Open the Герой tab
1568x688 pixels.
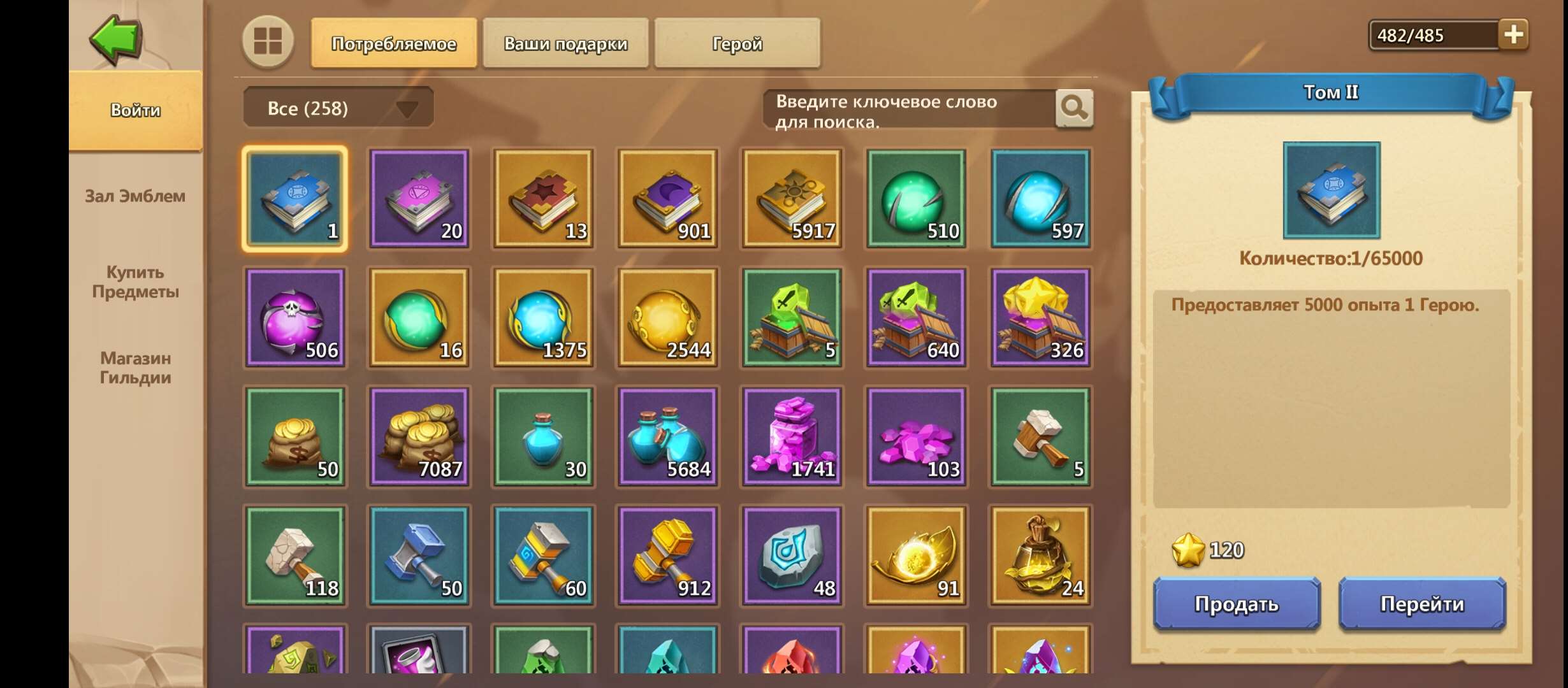pyautogui.click(x=737, y=43)
